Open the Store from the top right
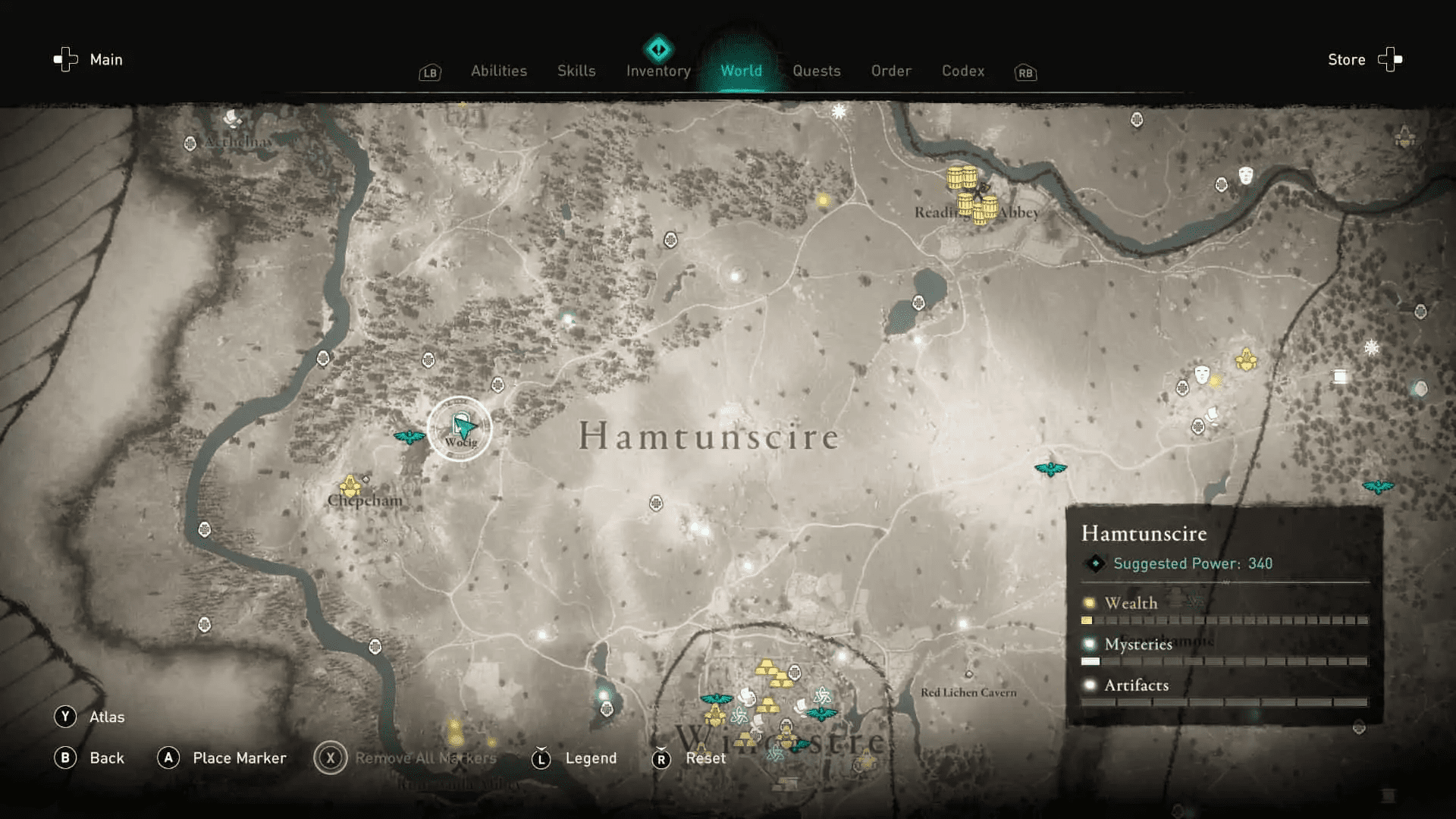Viewport: 1456px width, 819px height. coord(1346,59)
